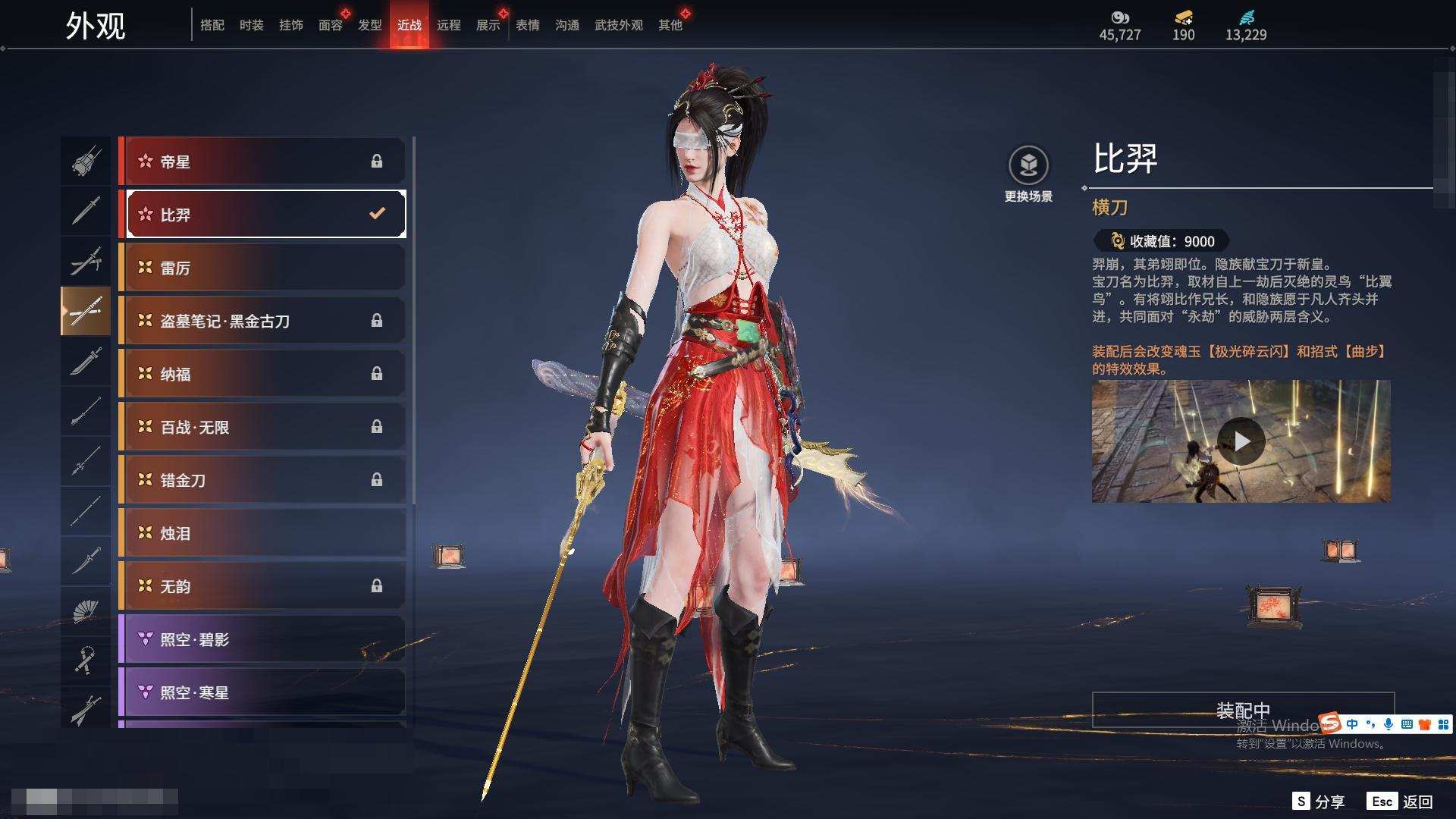Image resolution: width=1456 pixels, height=819 pixels.
Task: Open the 挂饰 tab
Action: pyautogui.click(x=290, y=25)
